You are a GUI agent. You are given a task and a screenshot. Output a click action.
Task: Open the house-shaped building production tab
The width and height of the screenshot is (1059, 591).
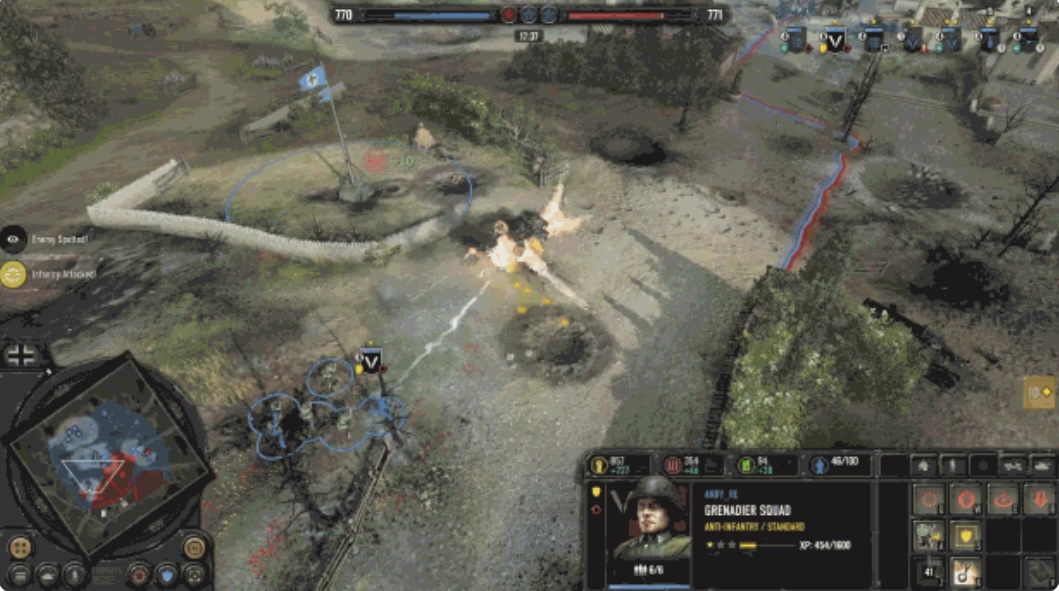(922, 465)
